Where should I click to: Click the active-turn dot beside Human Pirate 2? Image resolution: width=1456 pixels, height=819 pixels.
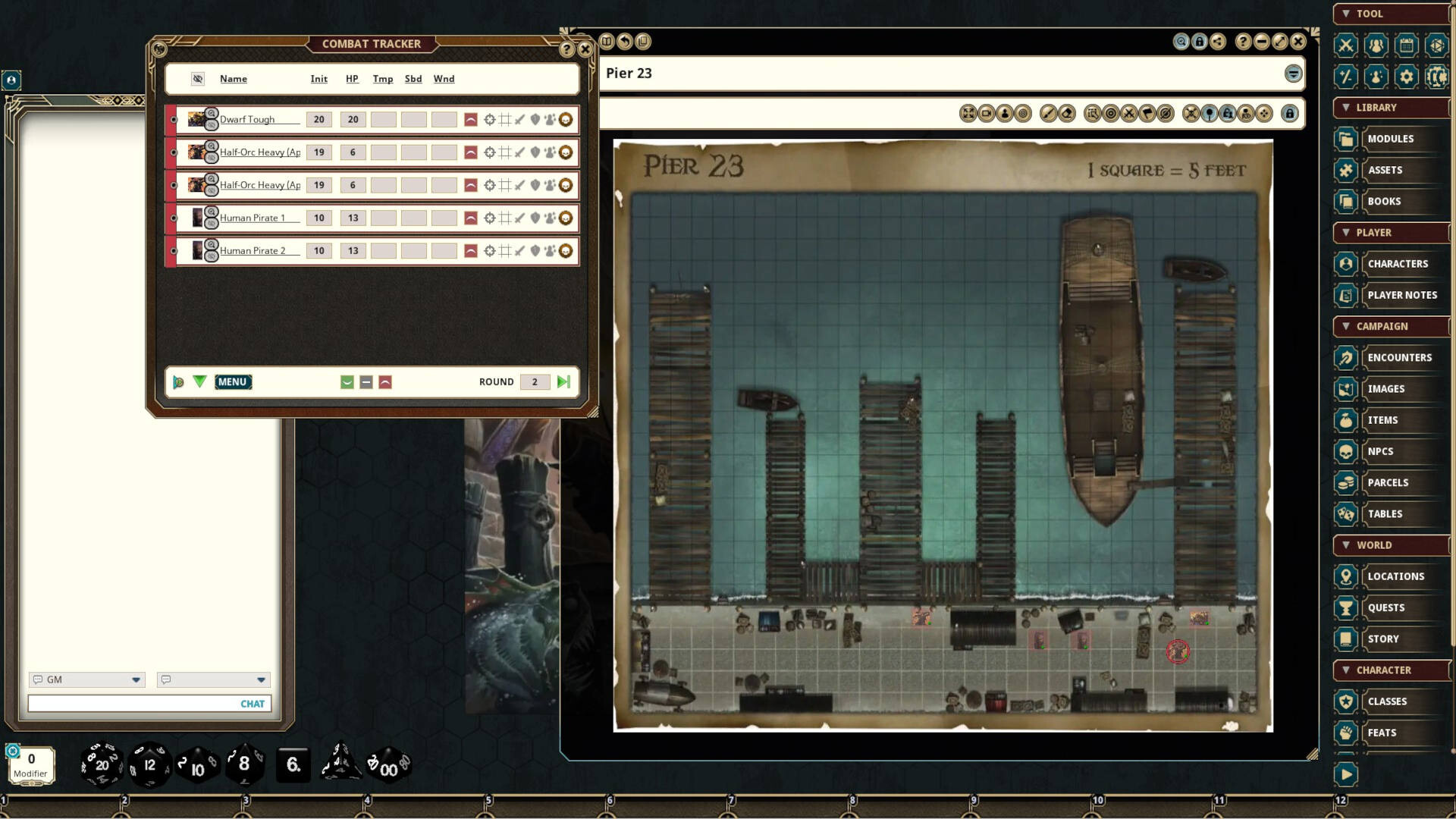[173, 251]
